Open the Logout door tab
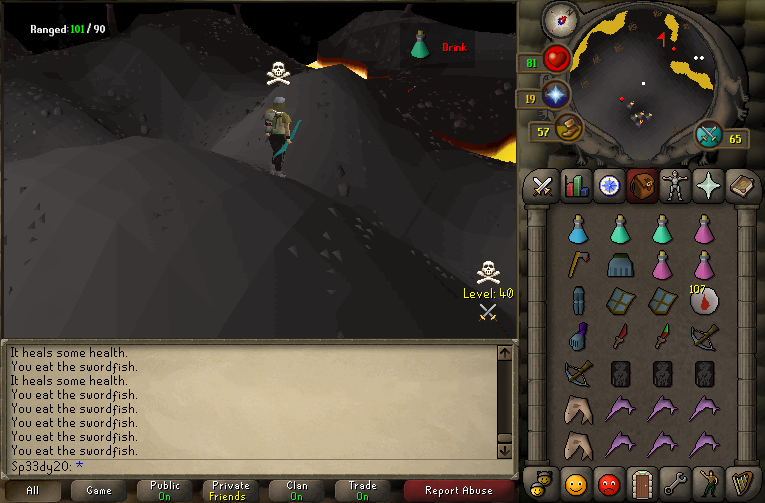Viewport: 765px width, 503px height. [641, 483]
